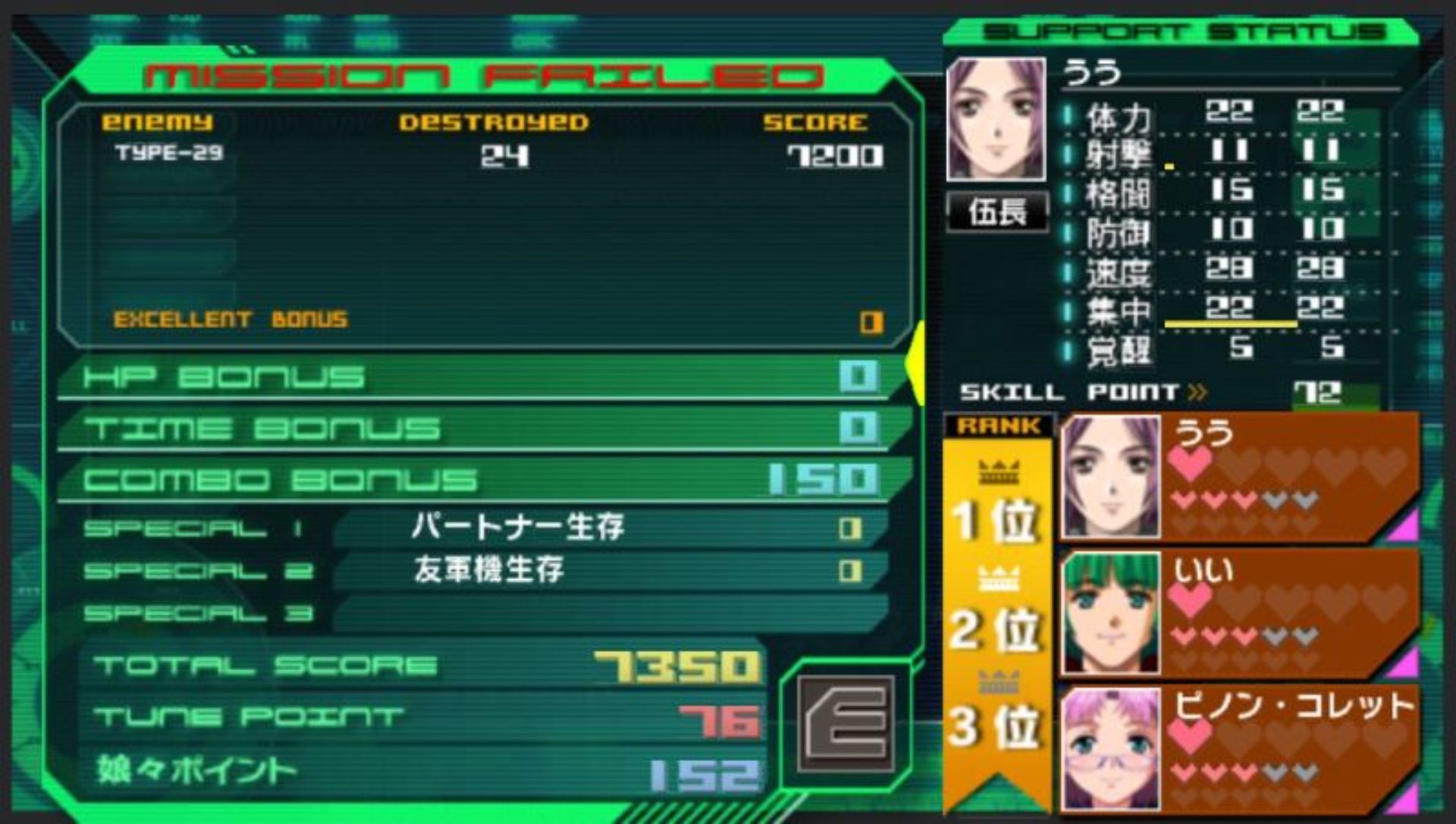The image size is (1456, 824).
Task: Click the うう portrait in Support Status
Action: (x=996, y=119)
